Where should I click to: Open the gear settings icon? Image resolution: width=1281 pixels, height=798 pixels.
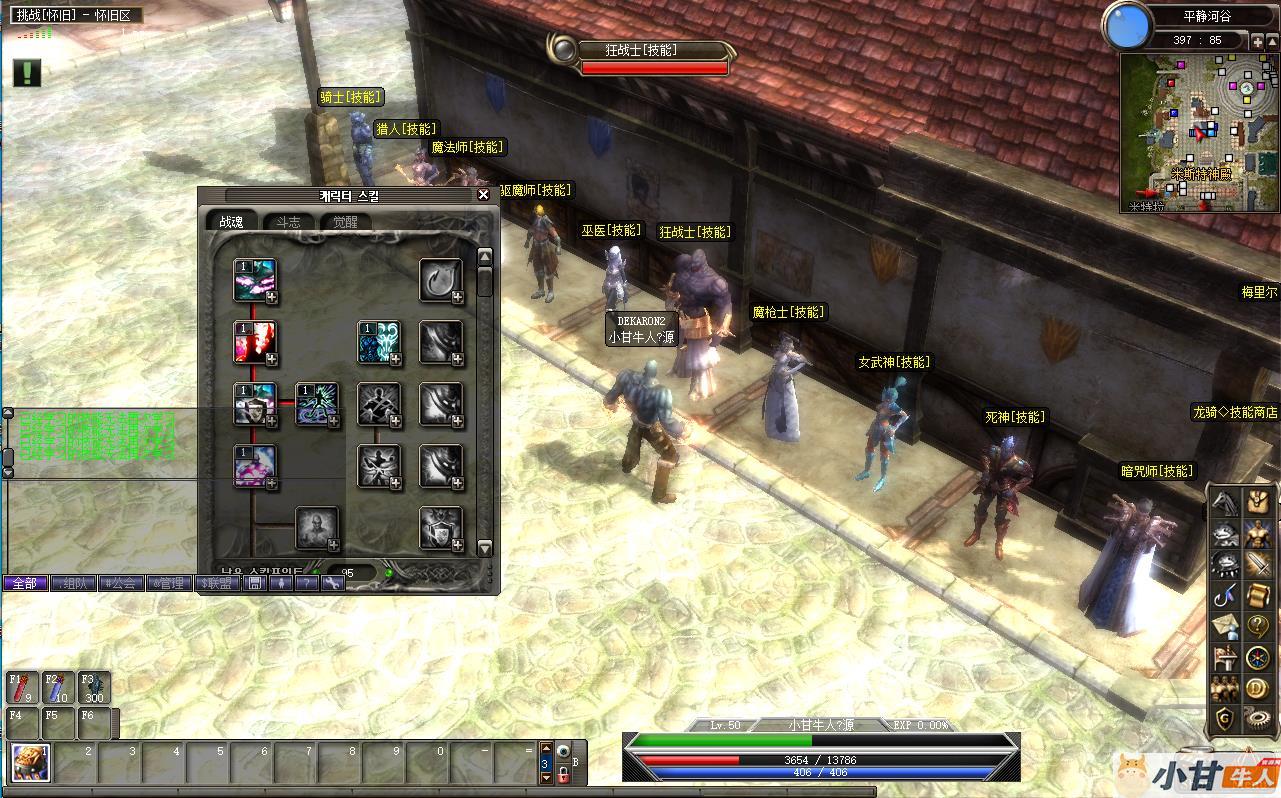1256,719
